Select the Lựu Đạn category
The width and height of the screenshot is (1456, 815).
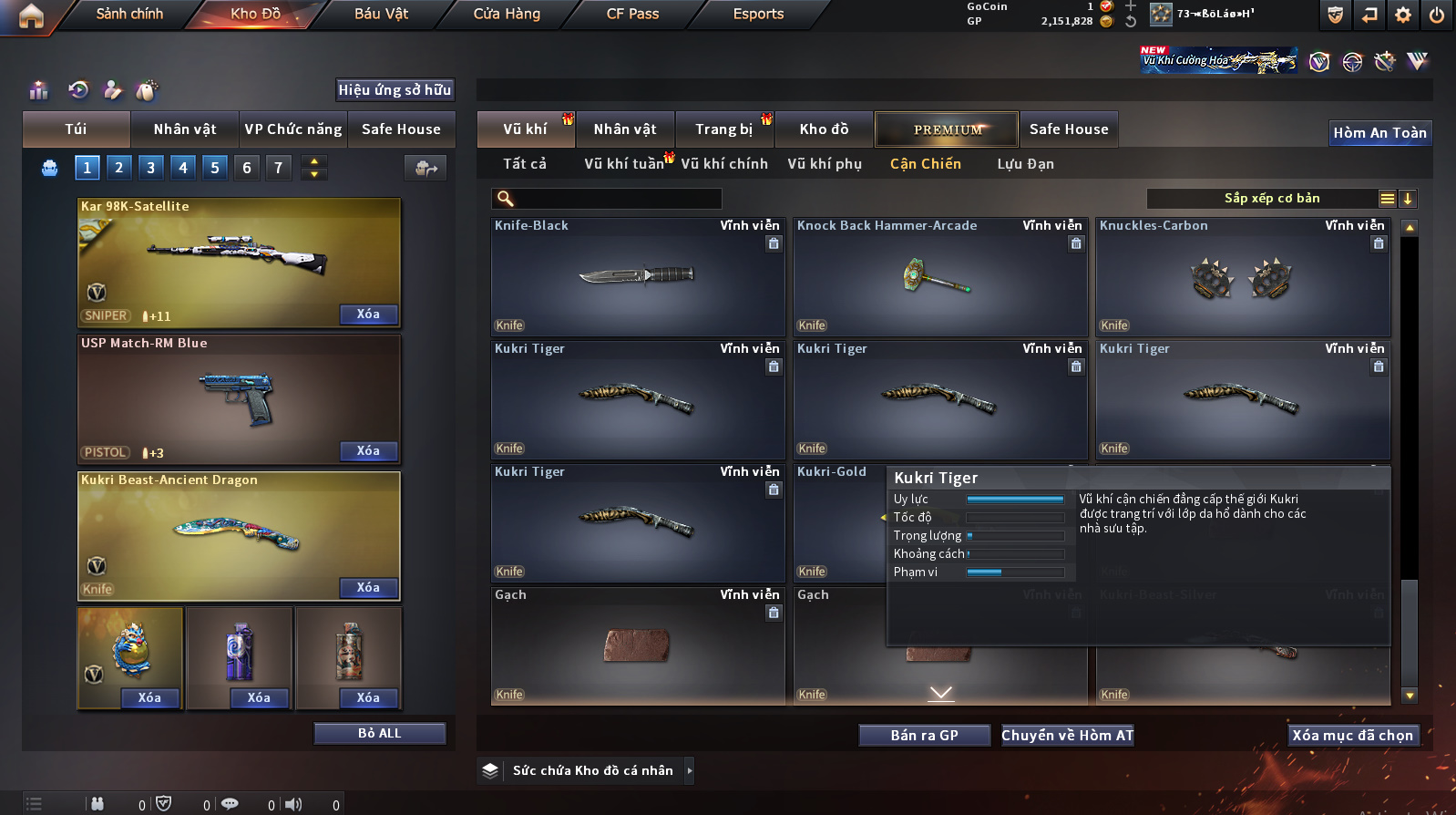[x=1025, y=164]
